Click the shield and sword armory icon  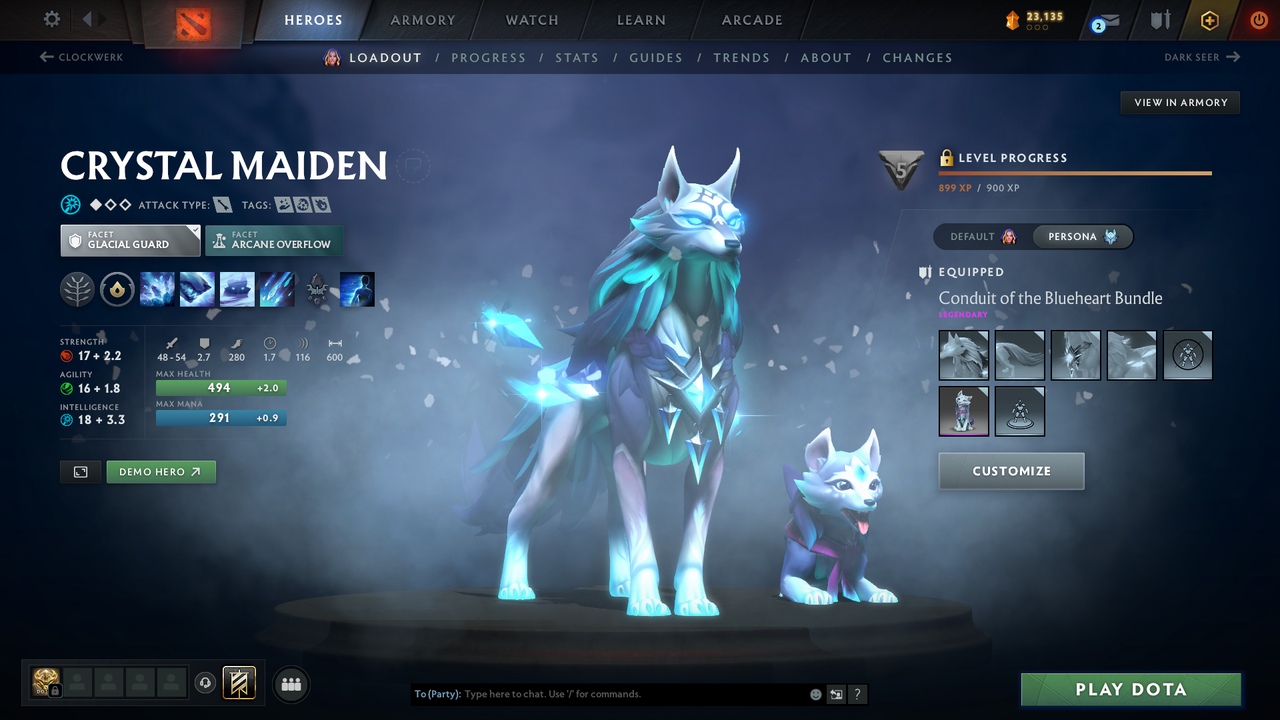point(1158,19)
